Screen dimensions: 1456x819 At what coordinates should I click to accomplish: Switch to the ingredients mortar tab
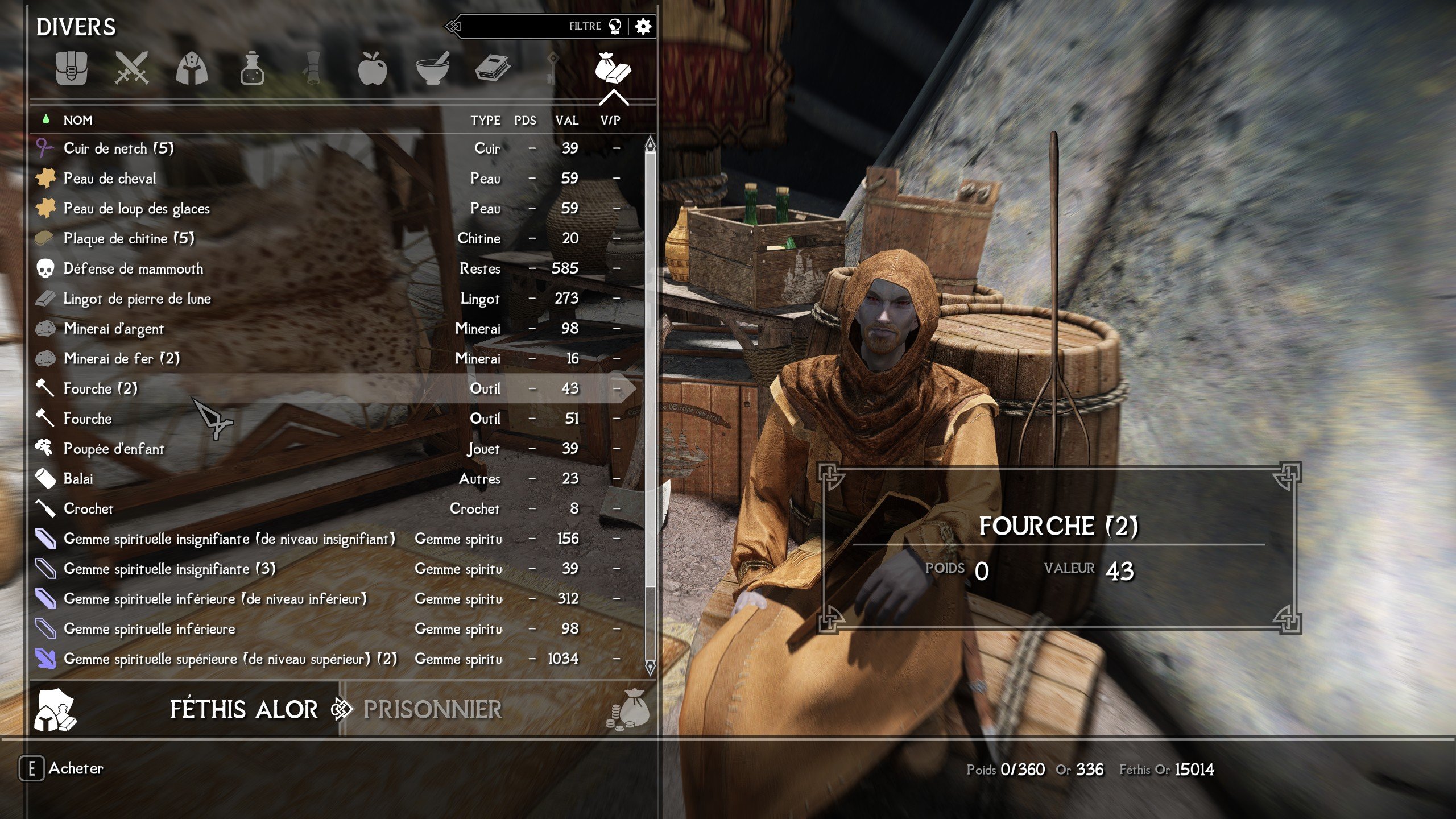433,69
